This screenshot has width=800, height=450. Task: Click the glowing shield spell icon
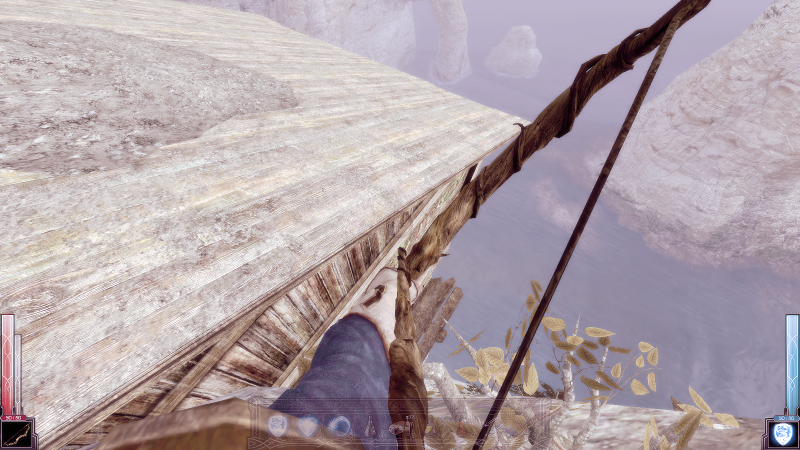click(782, 433)
